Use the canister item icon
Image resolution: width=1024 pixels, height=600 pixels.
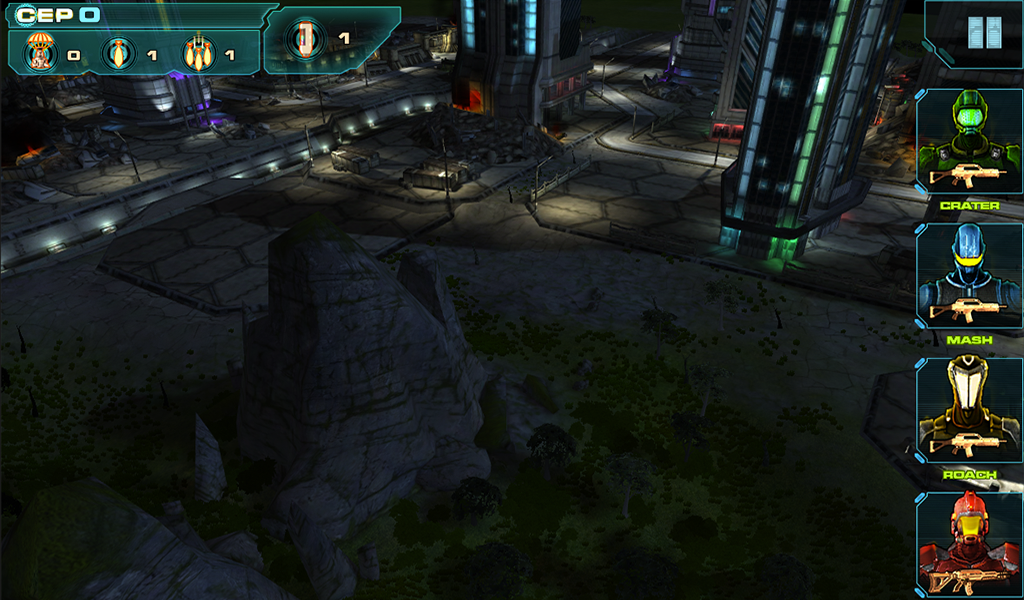tap(305, 39)
